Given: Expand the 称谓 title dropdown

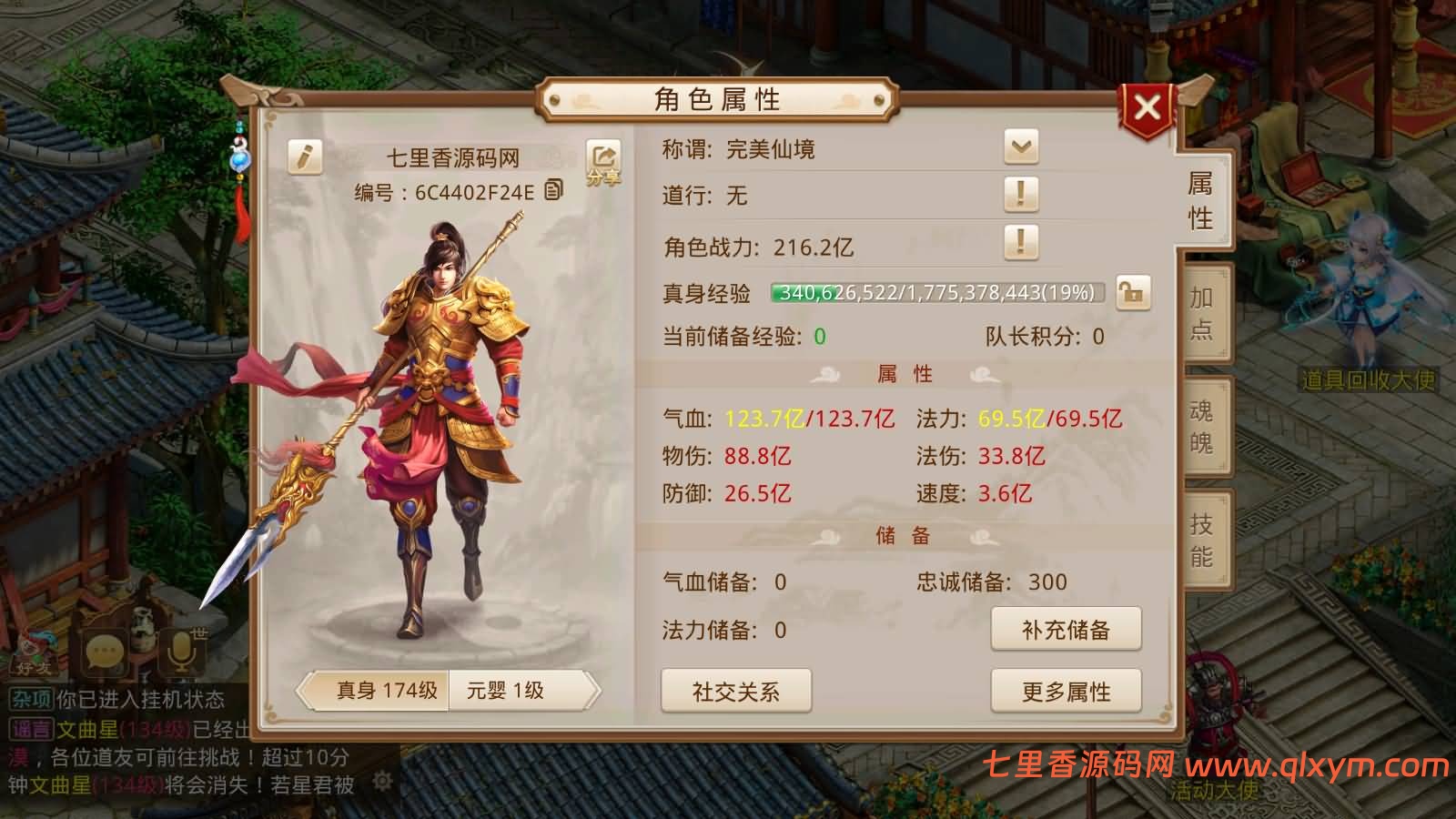Looking at the screenshot, I should pyautogui.click(x=1021, y=147).
